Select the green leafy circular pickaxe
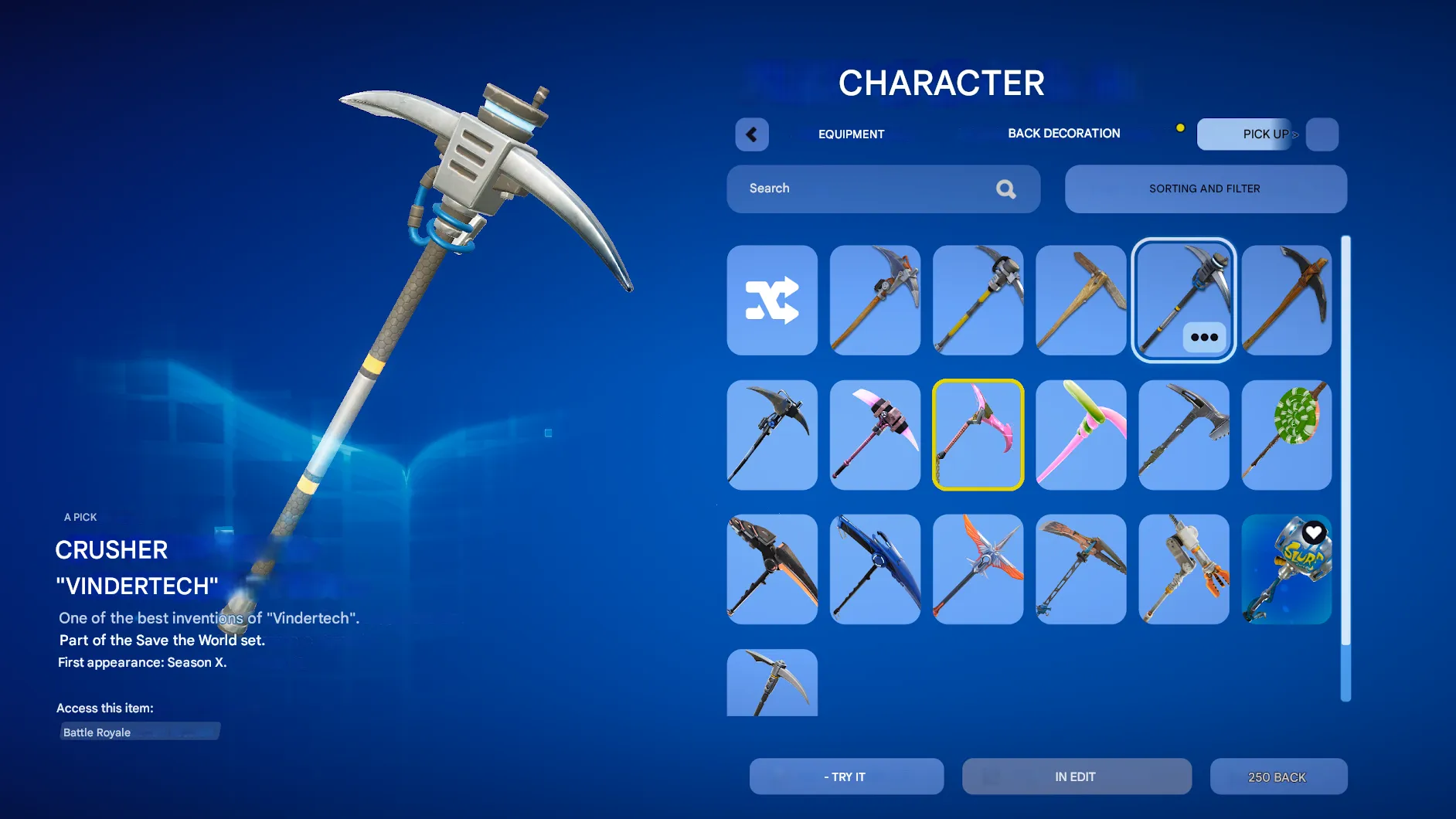The width and height of the screenshot is (1456, 819). pyautogui.click(x=1286, y=434)
